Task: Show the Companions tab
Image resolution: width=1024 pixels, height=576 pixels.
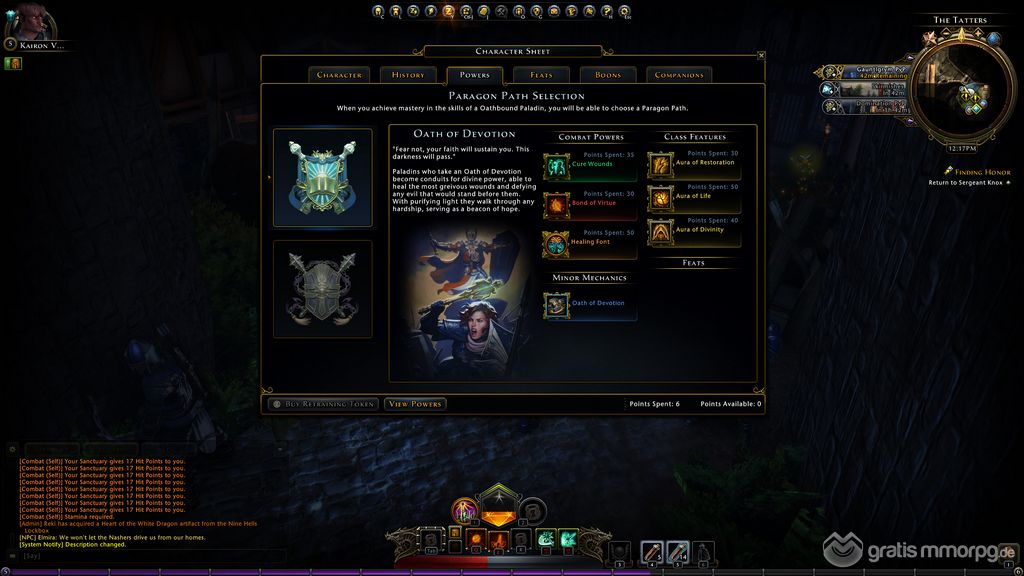Action: pyautogui.click(x=679, y=75)
